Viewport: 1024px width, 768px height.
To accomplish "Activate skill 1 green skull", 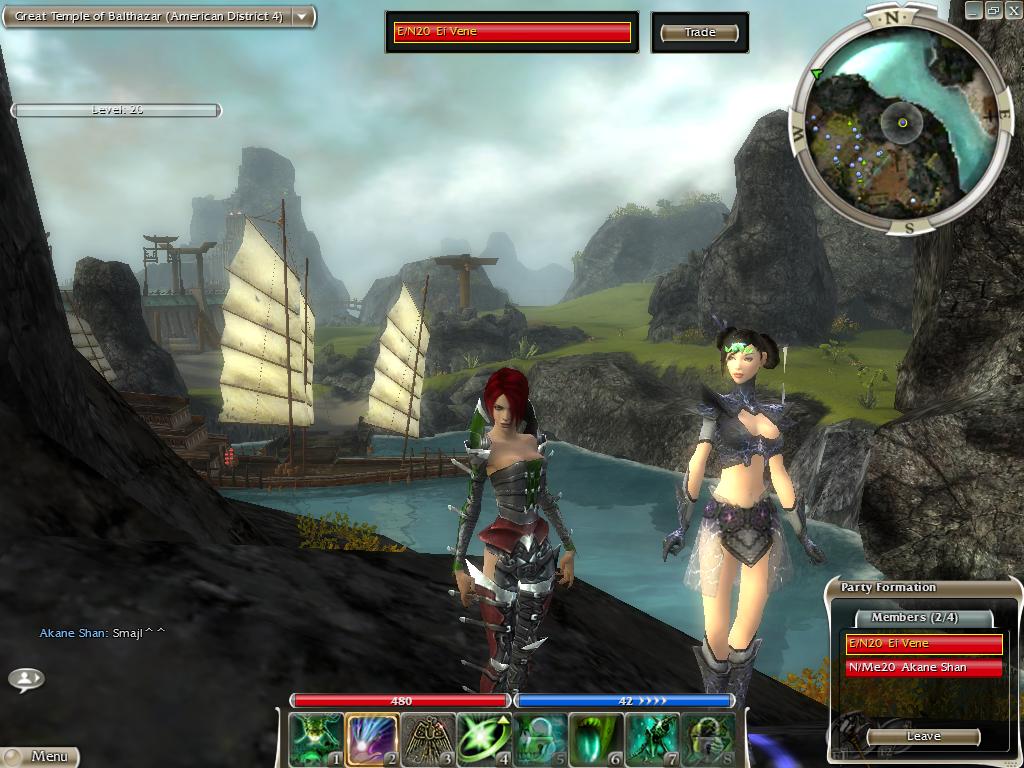I will pos(316,739).
